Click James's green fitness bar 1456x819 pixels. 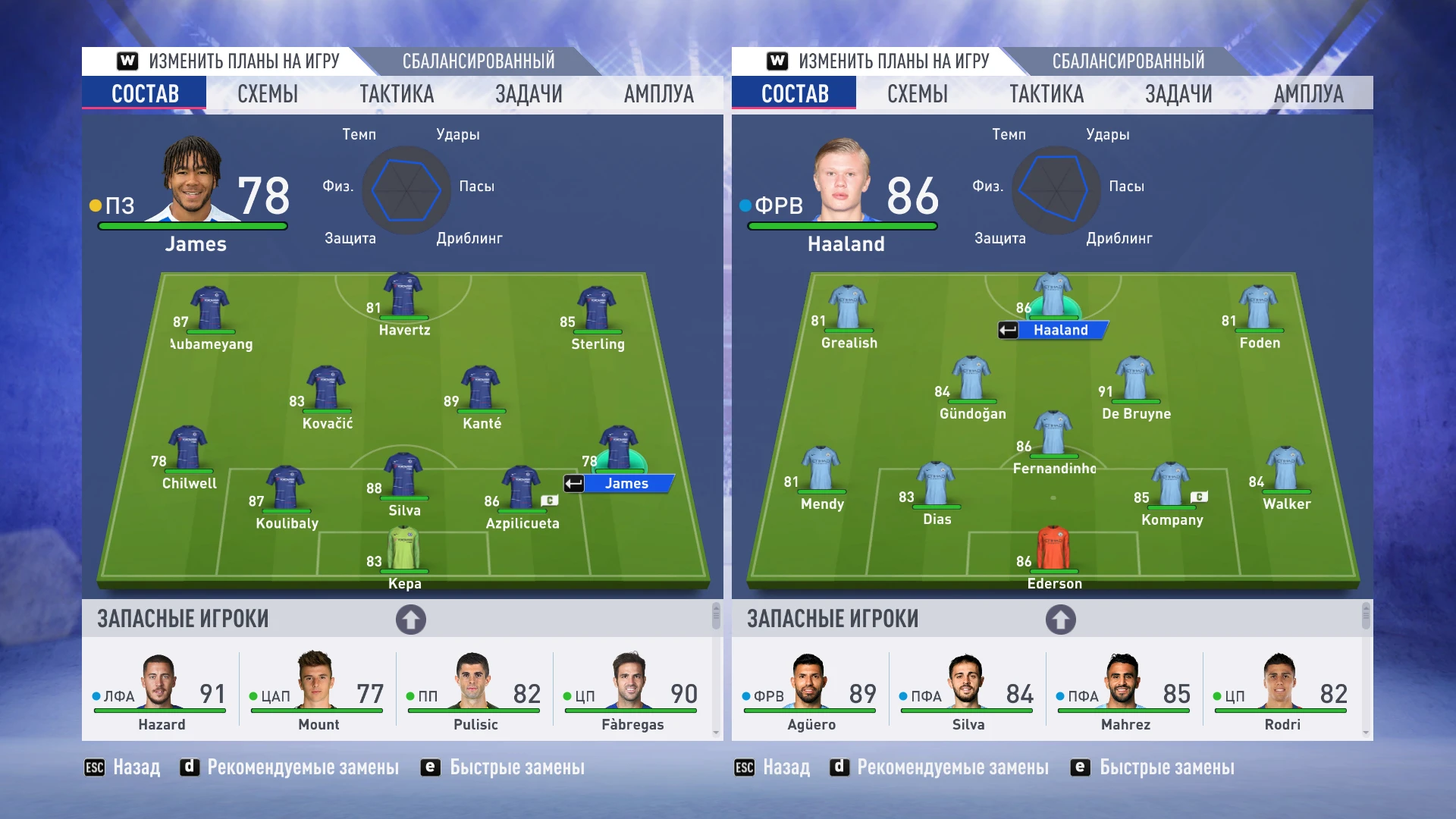192,226
